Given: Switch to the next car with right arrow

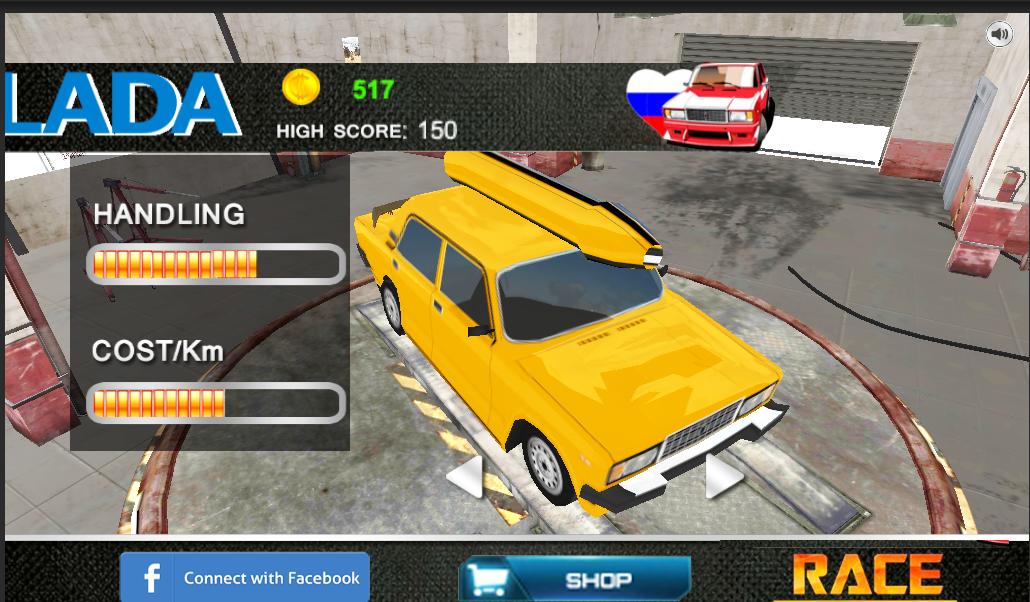Looking at the screenshot, I should coord(723,476).
